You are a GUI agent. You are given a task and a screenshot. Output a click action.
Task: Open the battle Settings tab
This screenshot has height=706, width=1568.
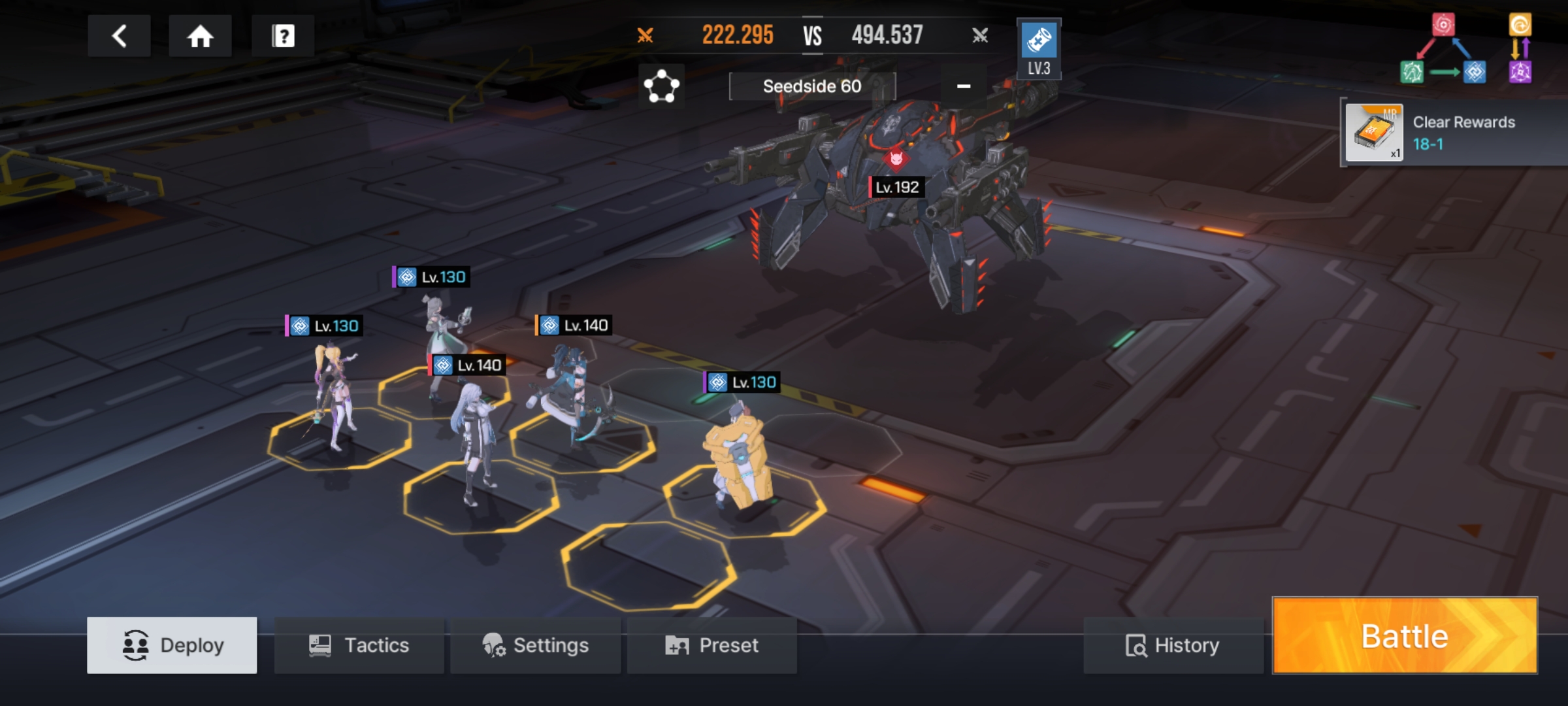click(535, 645)
